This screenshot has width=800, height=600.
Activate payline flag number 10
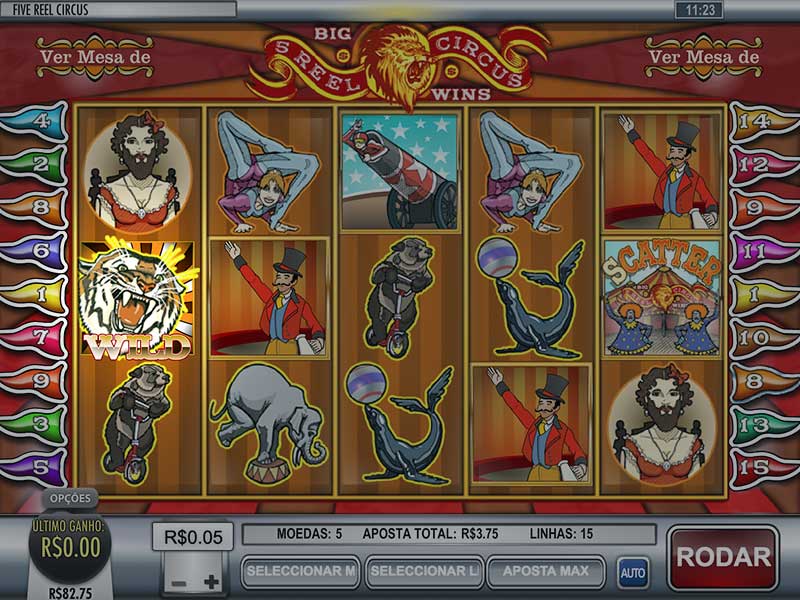(x=760, y=338)
